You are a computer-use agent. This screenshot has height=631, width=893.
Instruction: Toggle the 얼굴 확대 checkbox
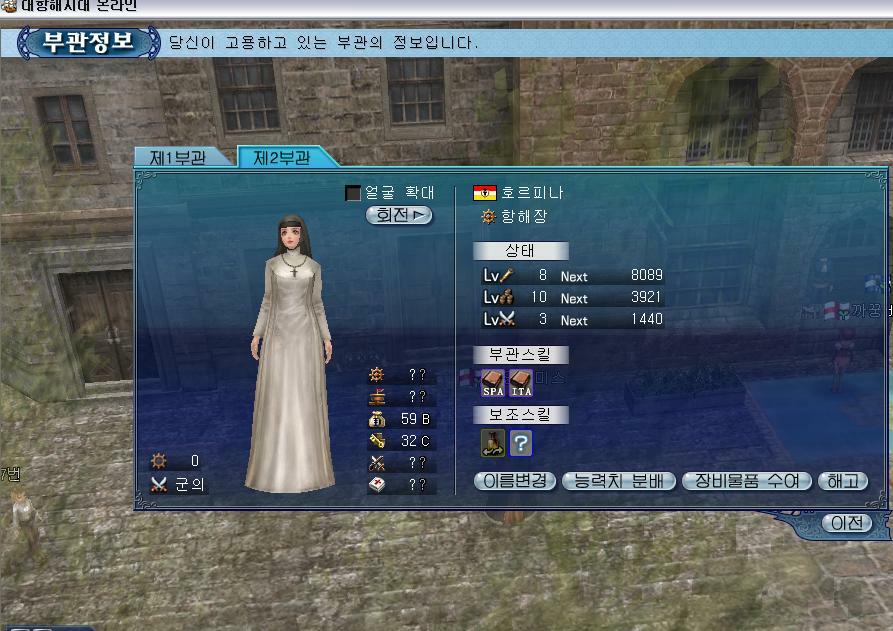[352, 193]
